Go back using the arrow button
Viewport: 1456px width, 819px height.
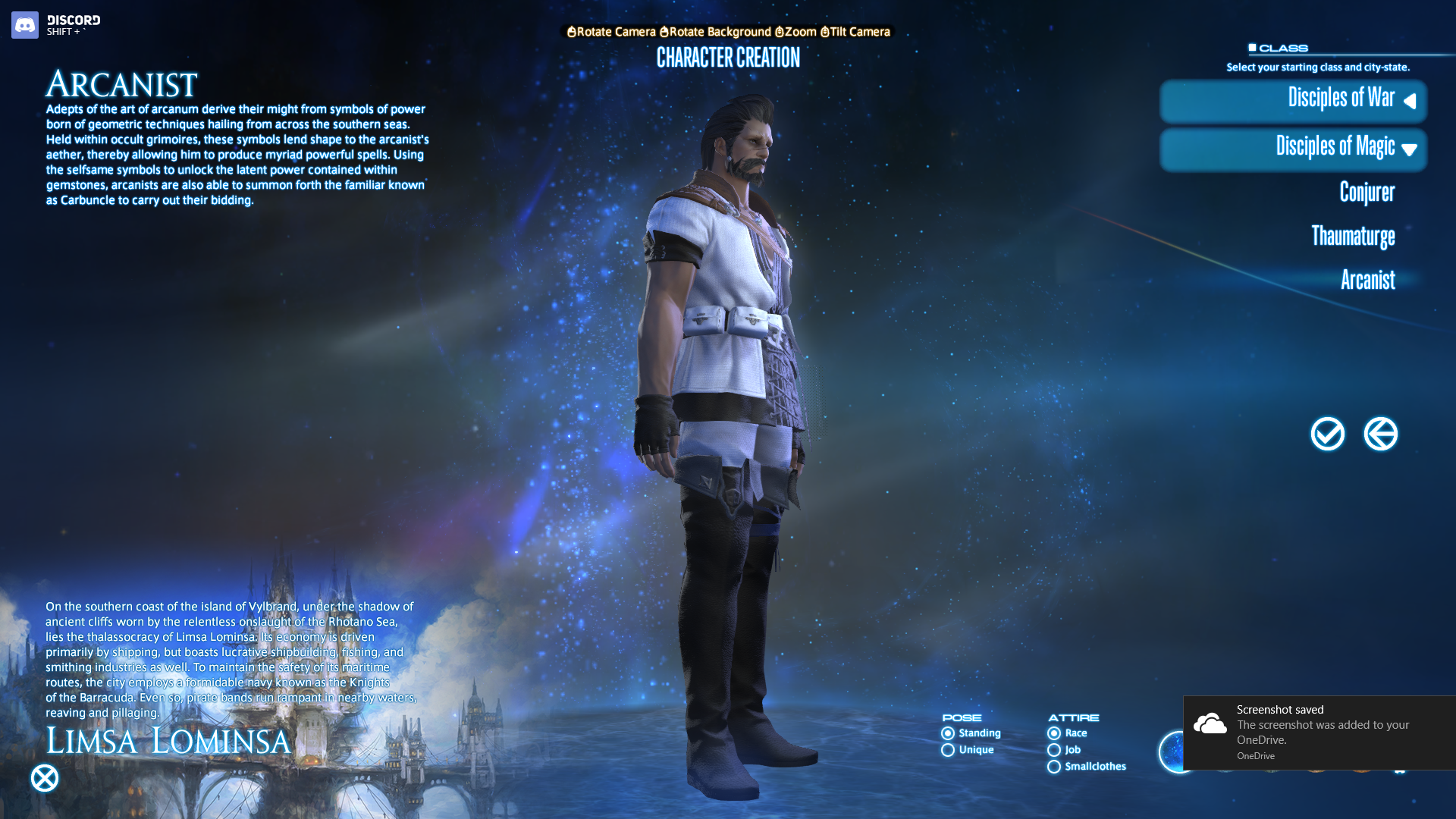[x=1380, y=435]
